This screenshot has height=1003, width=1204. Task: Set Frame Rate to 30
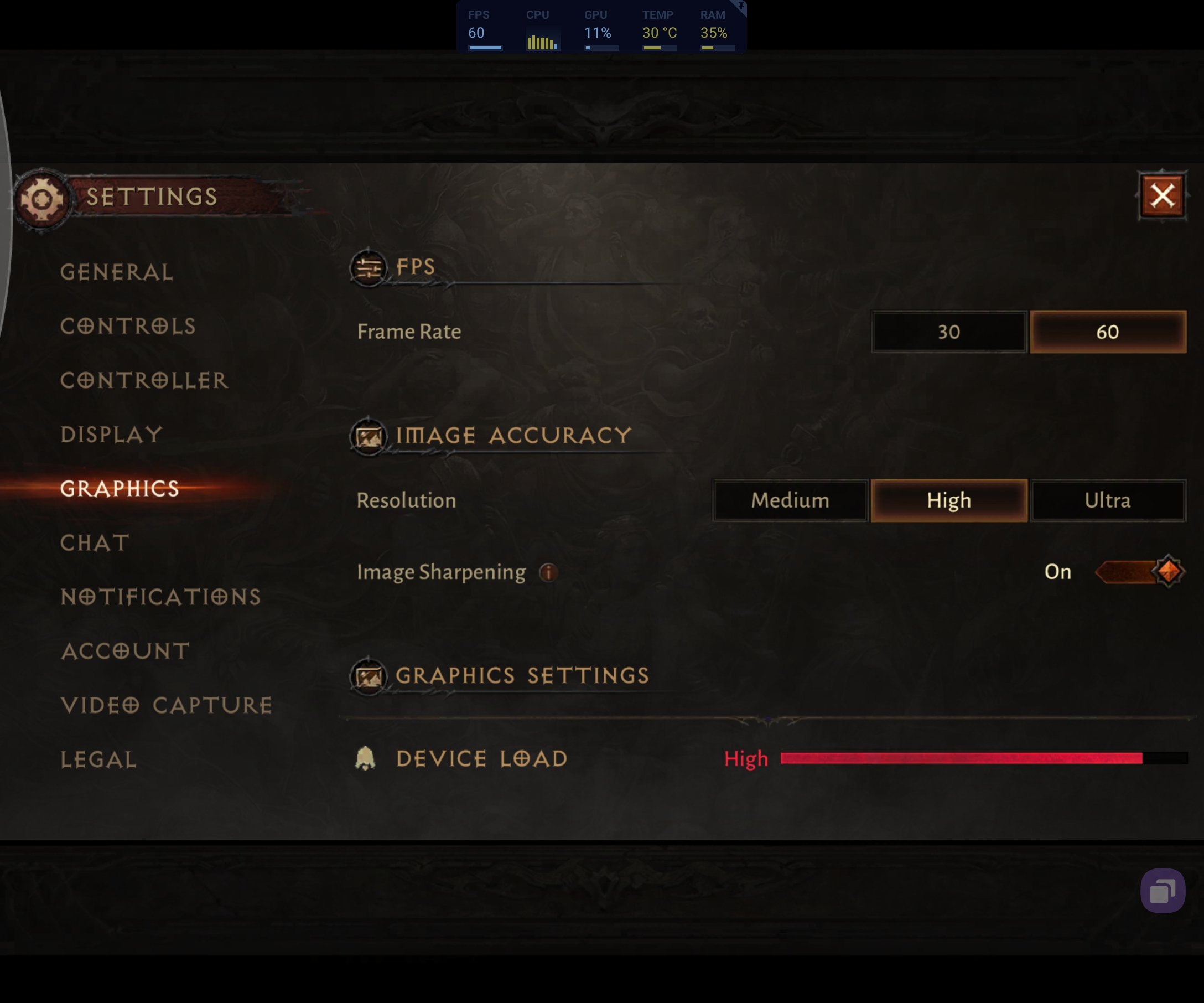[949, 332]
